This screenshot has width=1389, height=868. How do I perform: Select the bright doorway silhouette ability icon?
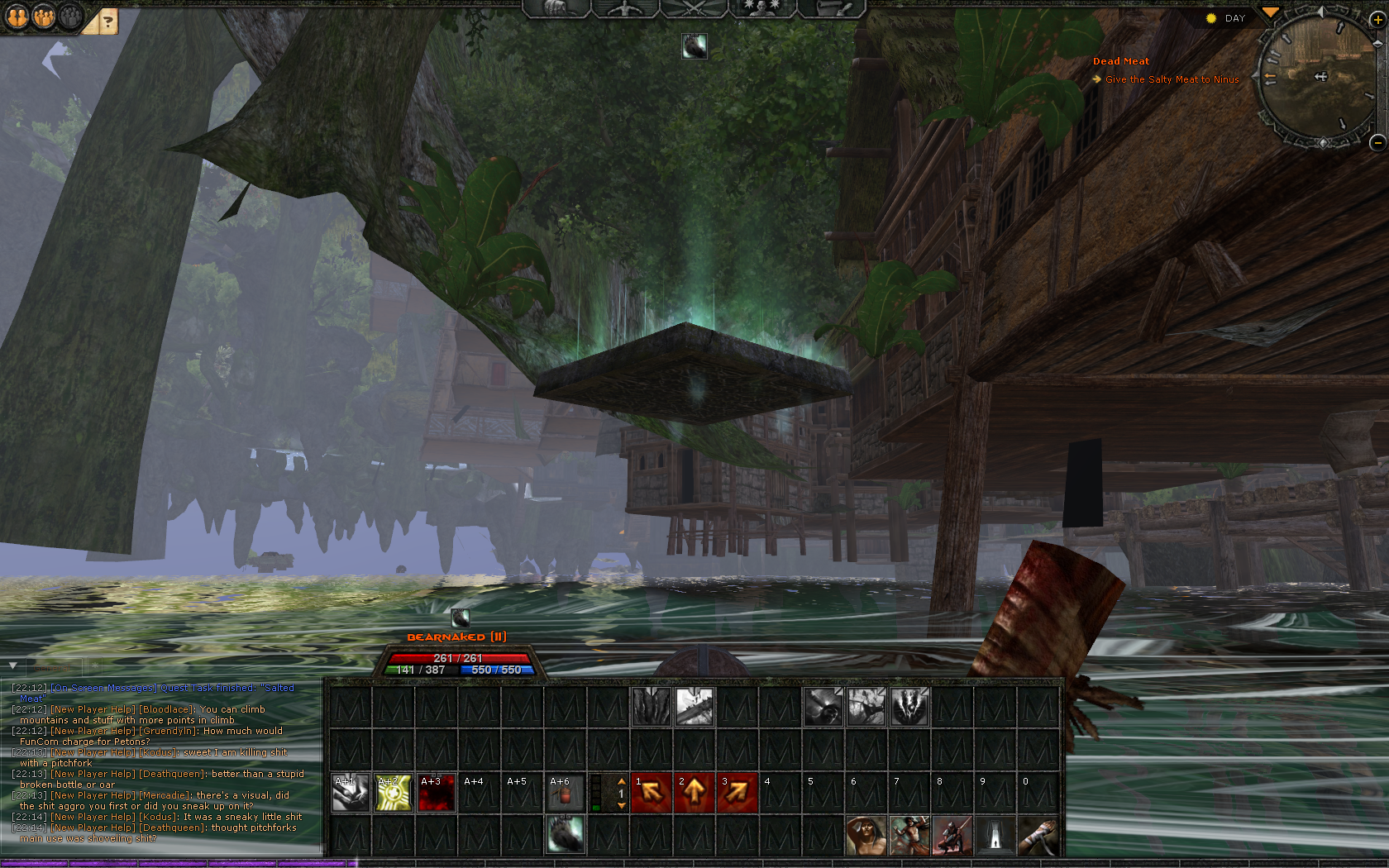995,835
